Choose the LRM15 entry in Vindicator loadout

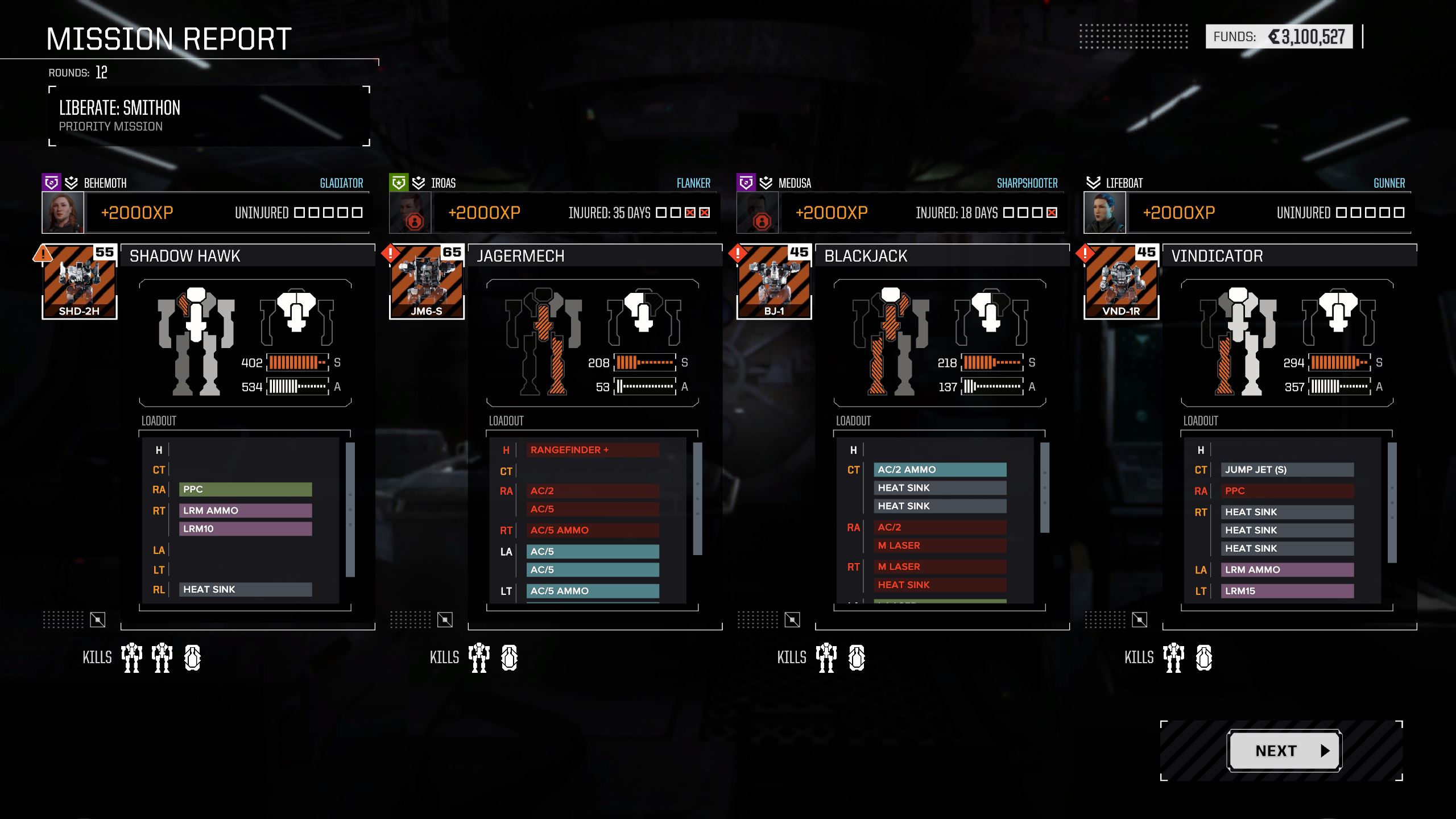[x=1287, y=591]
